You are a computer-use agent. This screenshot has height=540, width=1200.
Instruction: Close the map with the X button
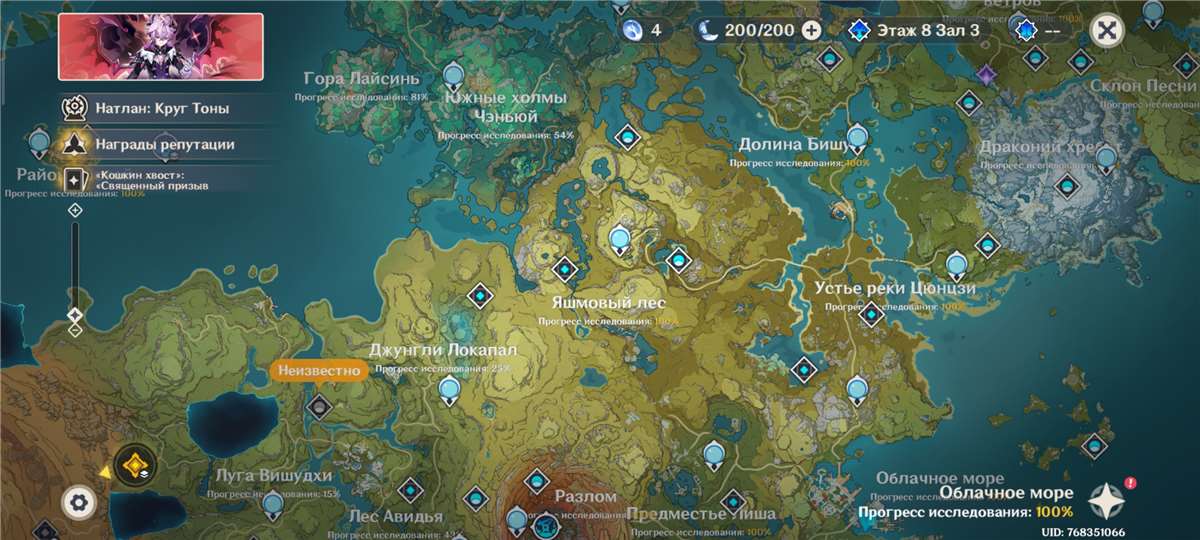pos(1106,29)
